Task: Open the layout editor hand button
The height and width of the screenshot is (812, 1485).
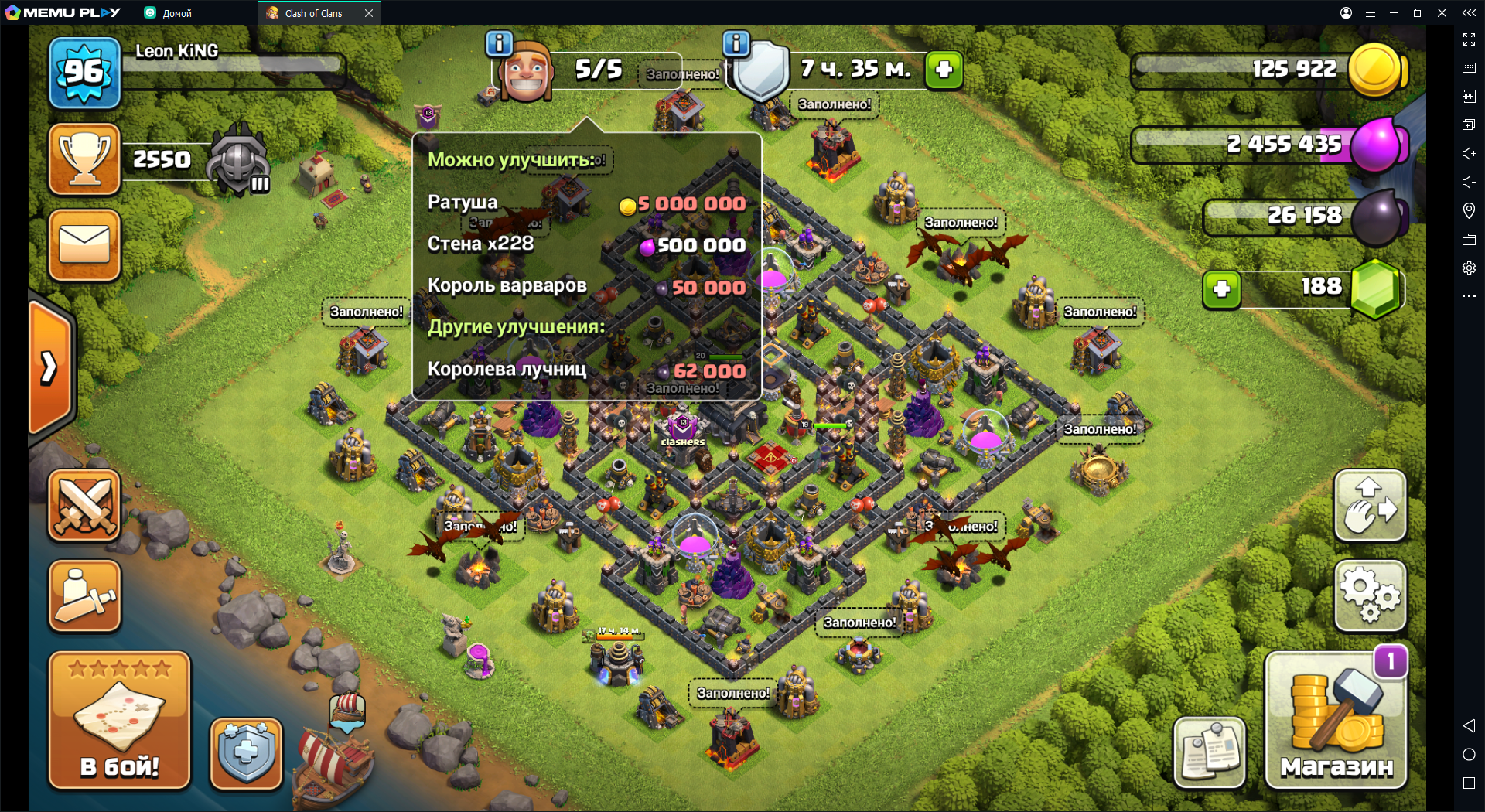Action: [x=1370, y=507]
